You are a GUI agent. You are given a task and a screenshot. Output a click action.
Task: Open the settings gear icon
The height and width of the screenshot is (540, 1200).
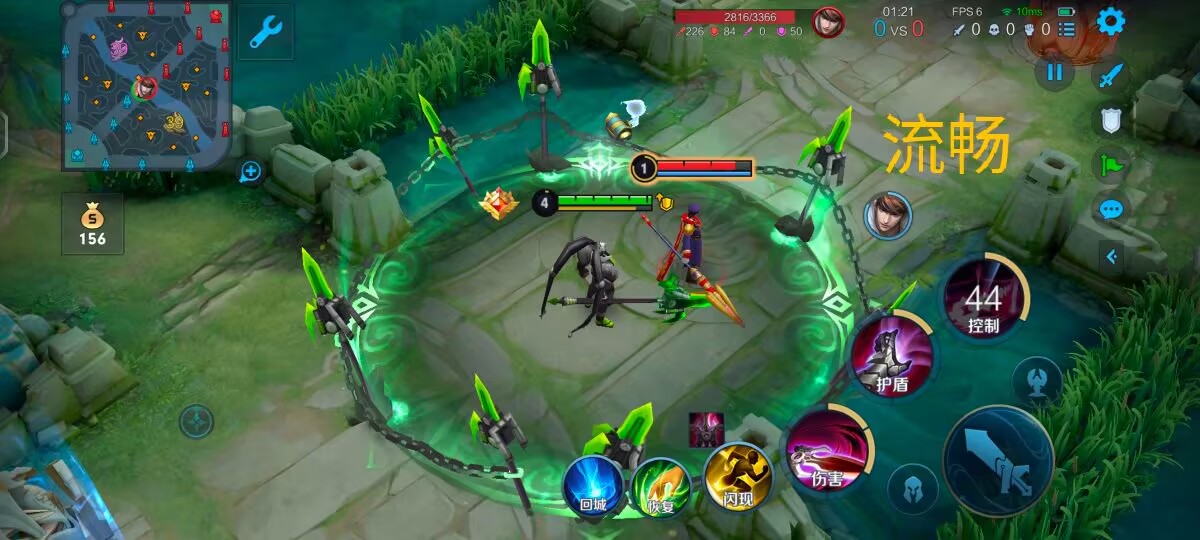1110,21
